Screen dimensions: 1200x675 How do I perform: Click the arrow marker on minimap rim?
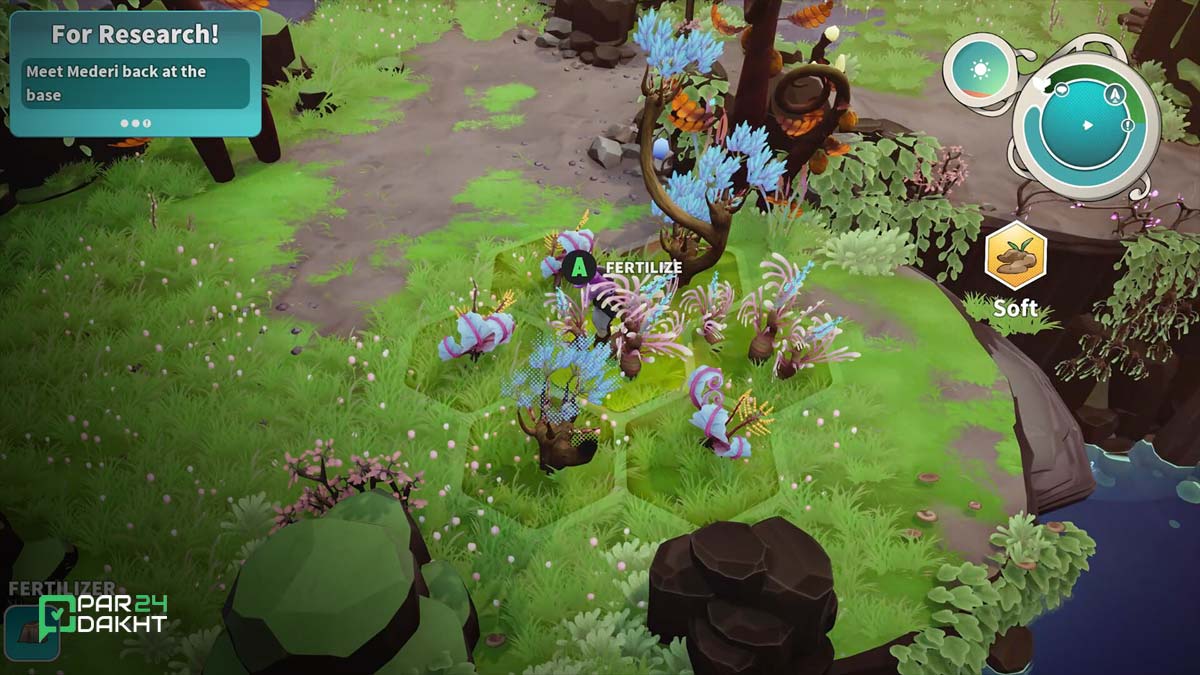coord(1114,94)
